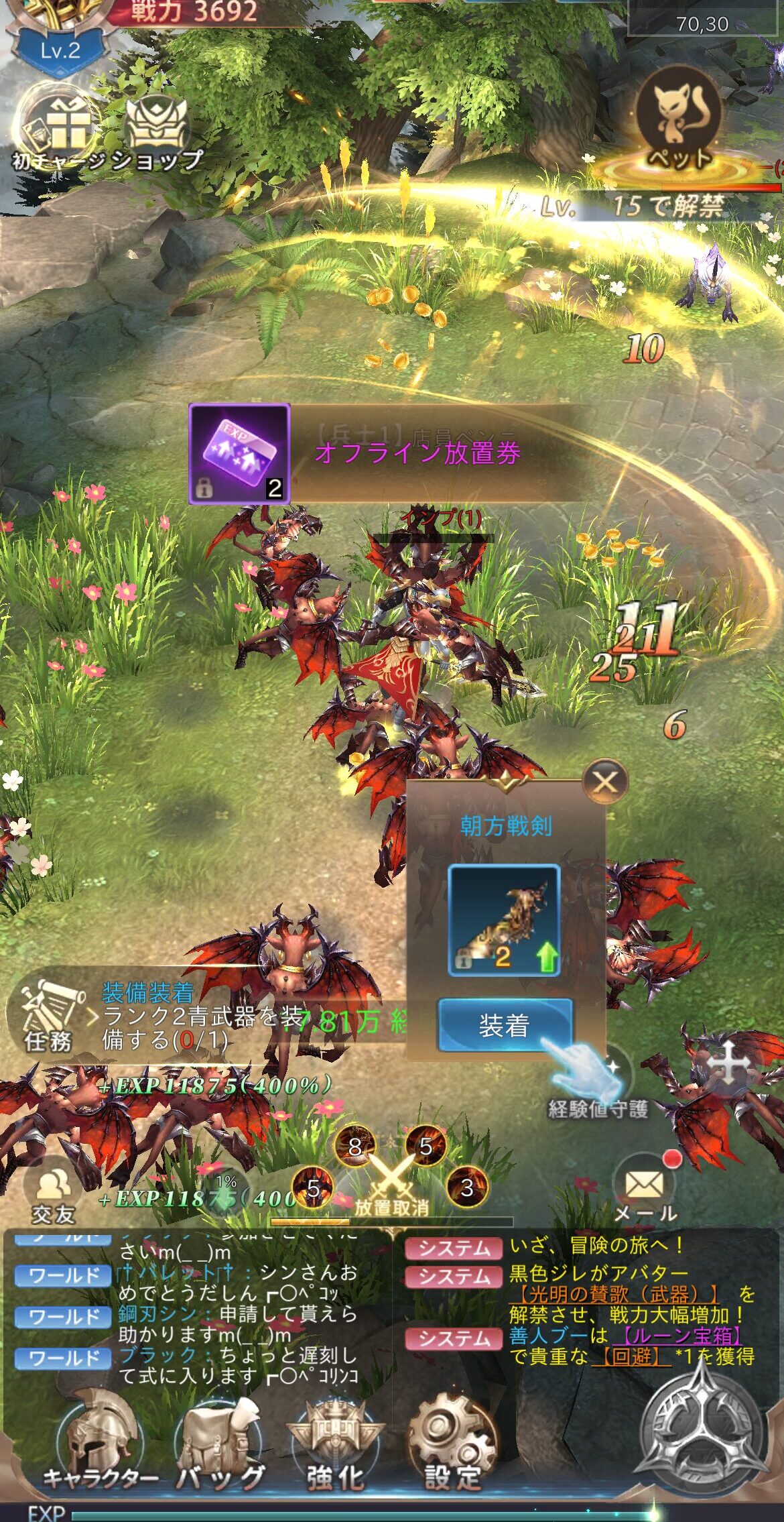Open the world chat log
784x1522 pixels.
point(194,1313)
